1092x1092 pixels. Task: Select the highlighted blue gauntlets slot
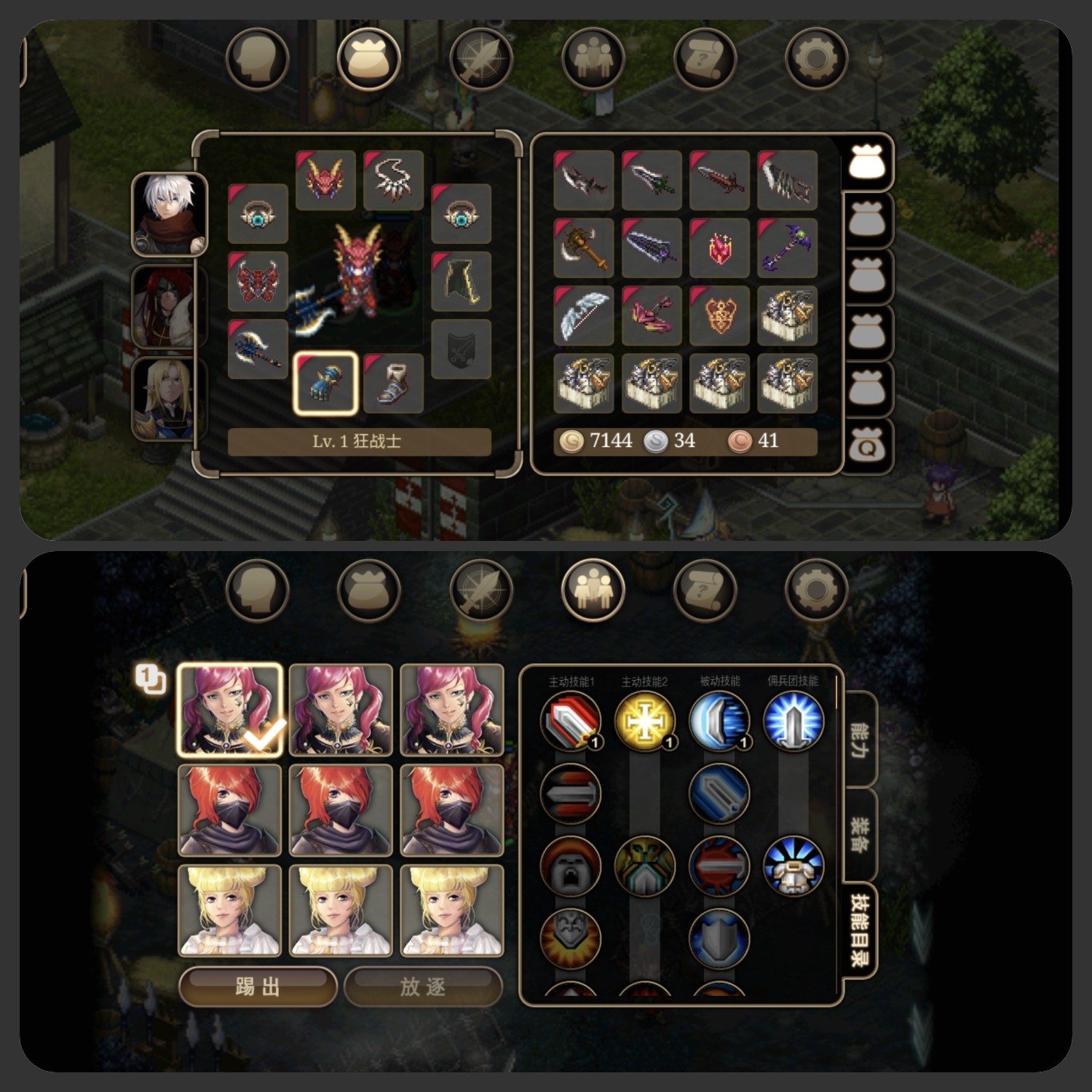pos(325,384)
